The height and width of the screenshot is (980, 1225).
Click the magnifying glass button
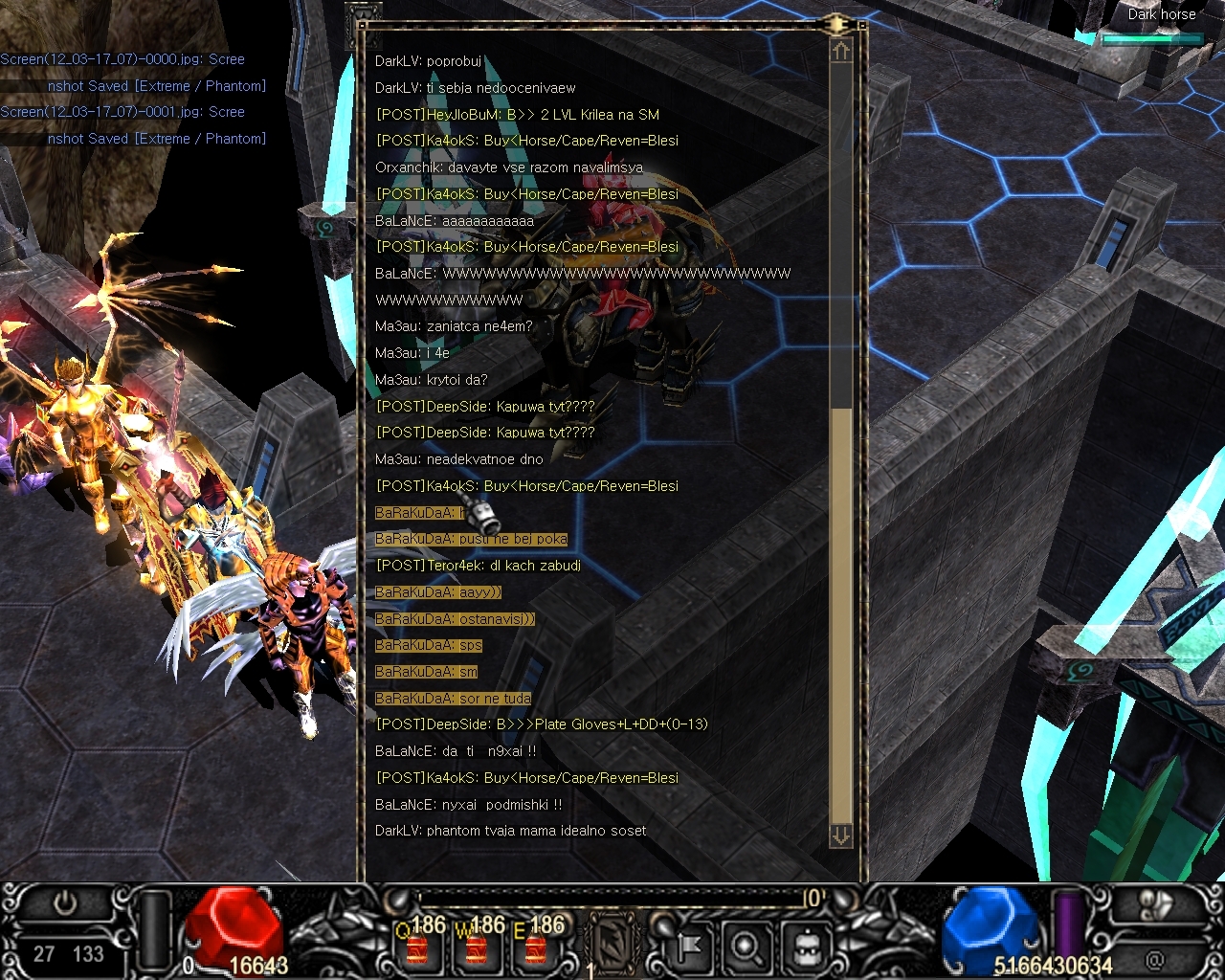(746, 947)
